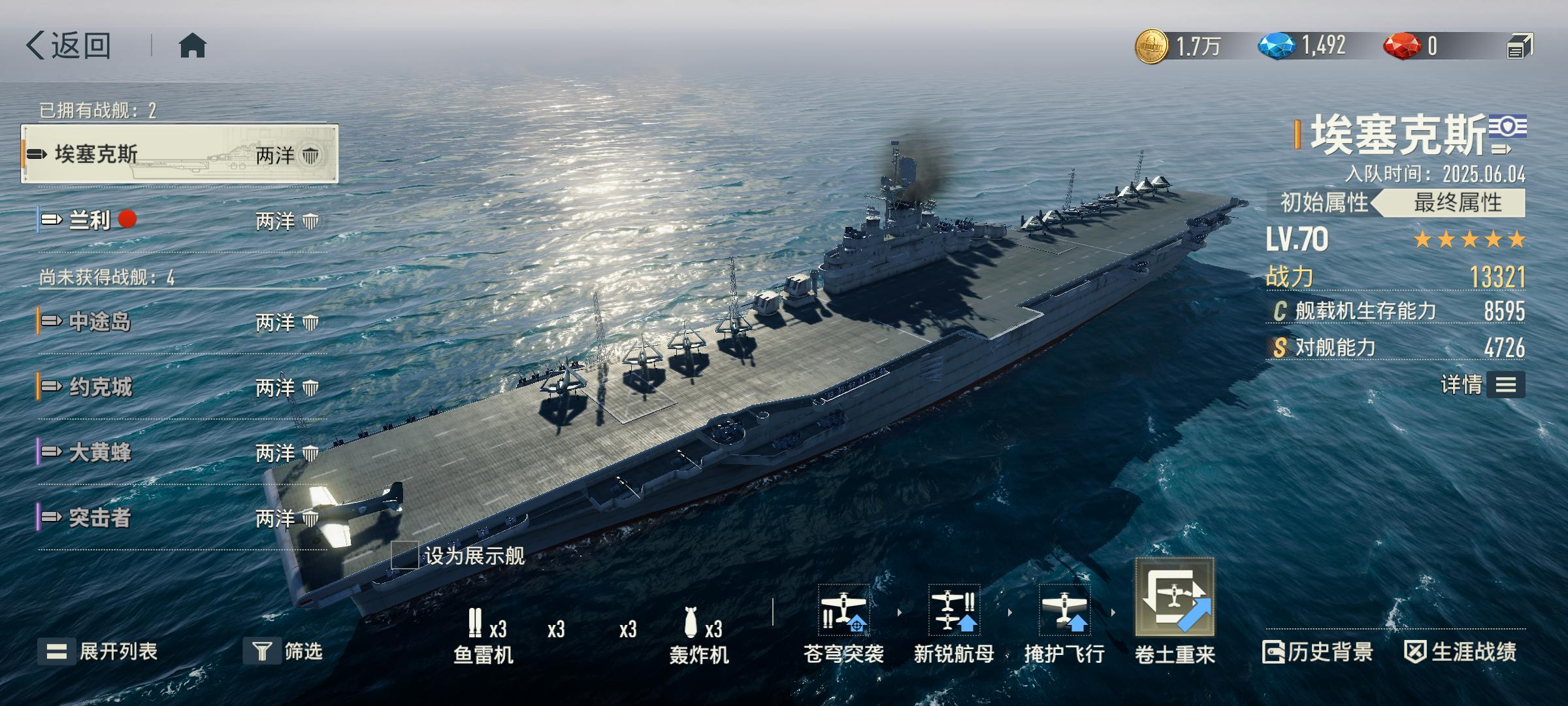Select the unowned ship 中途岛
This screenshot has height=706, width=1568.
98,322
